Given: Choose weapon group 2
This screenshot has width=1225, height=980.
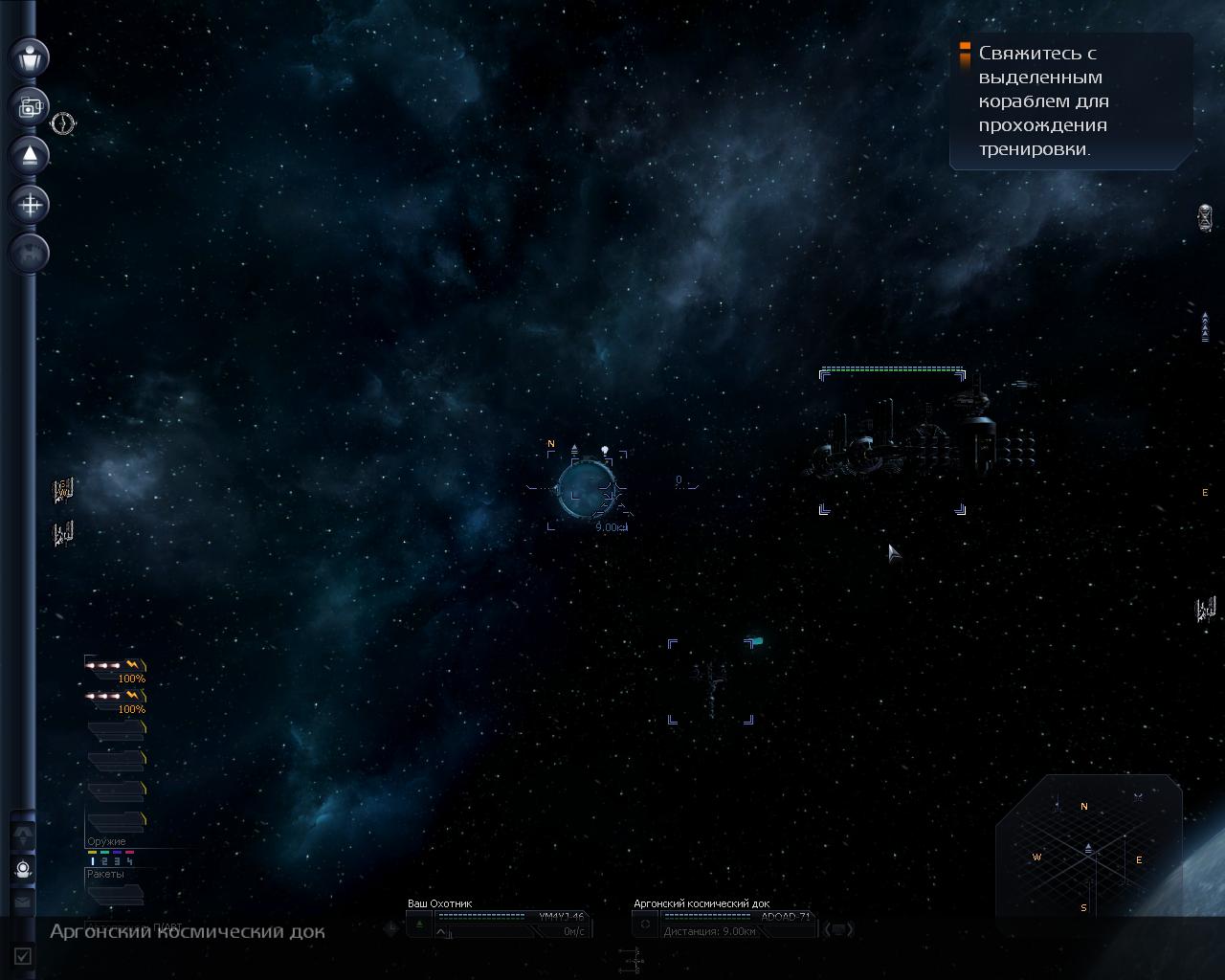Looking at the screenshot, I should coord(104,861).
